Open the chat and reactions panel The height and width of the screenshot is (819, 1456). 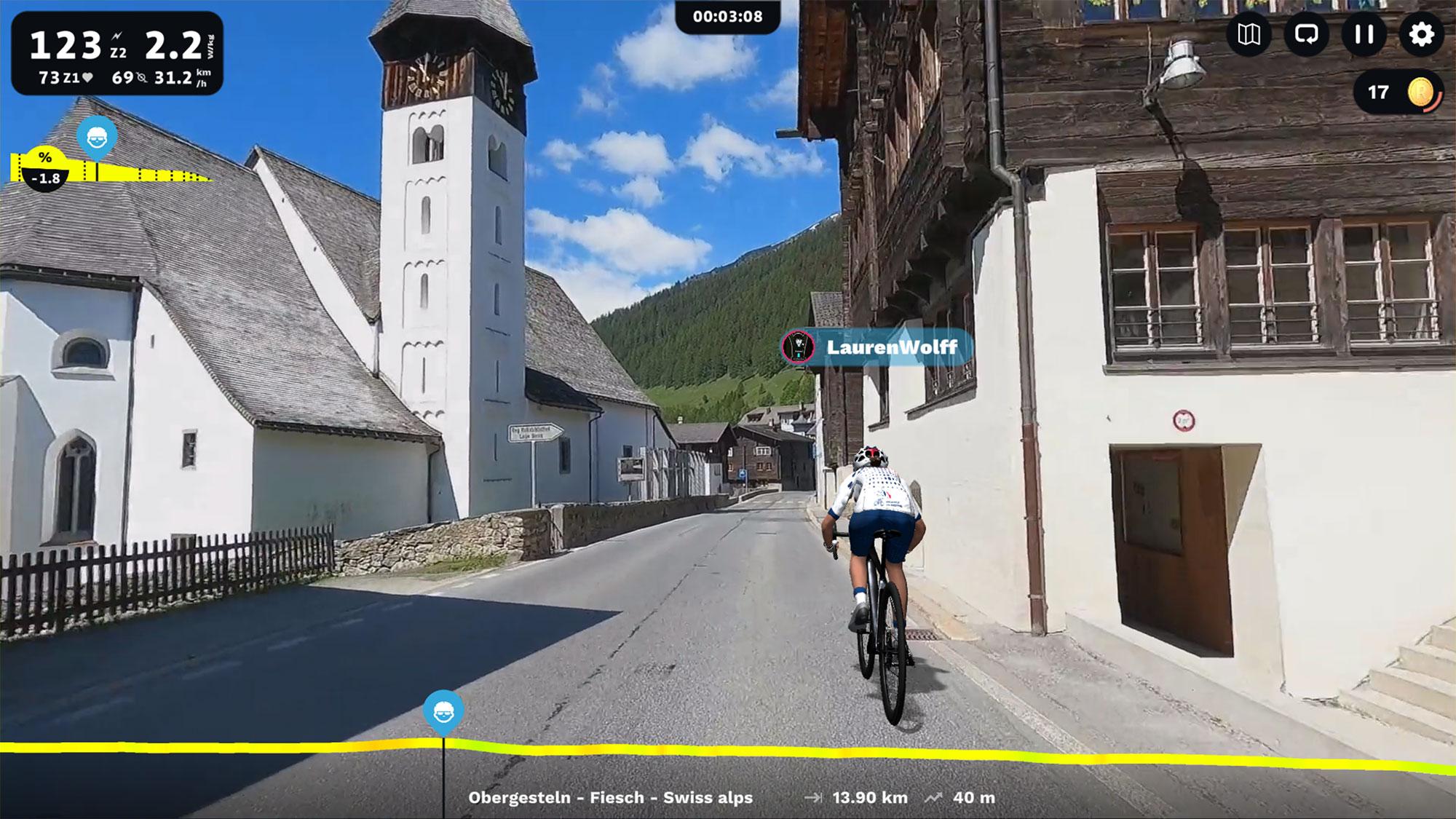tap(1307, 34)
